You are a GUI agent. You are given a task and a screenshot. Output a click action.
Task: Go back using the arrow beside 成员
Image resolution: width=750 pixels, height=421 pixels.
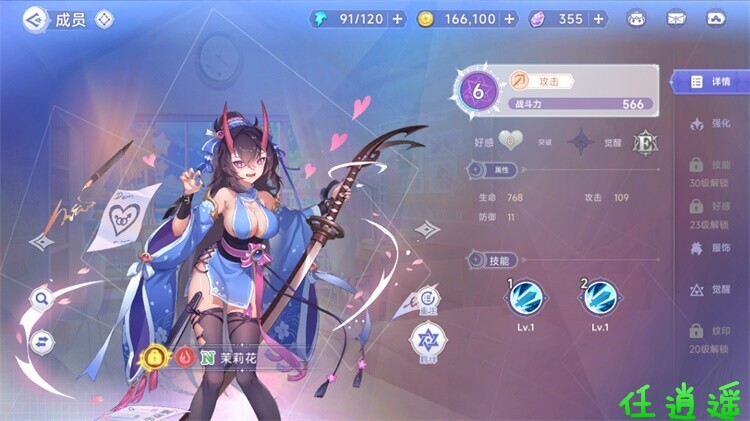36,18
